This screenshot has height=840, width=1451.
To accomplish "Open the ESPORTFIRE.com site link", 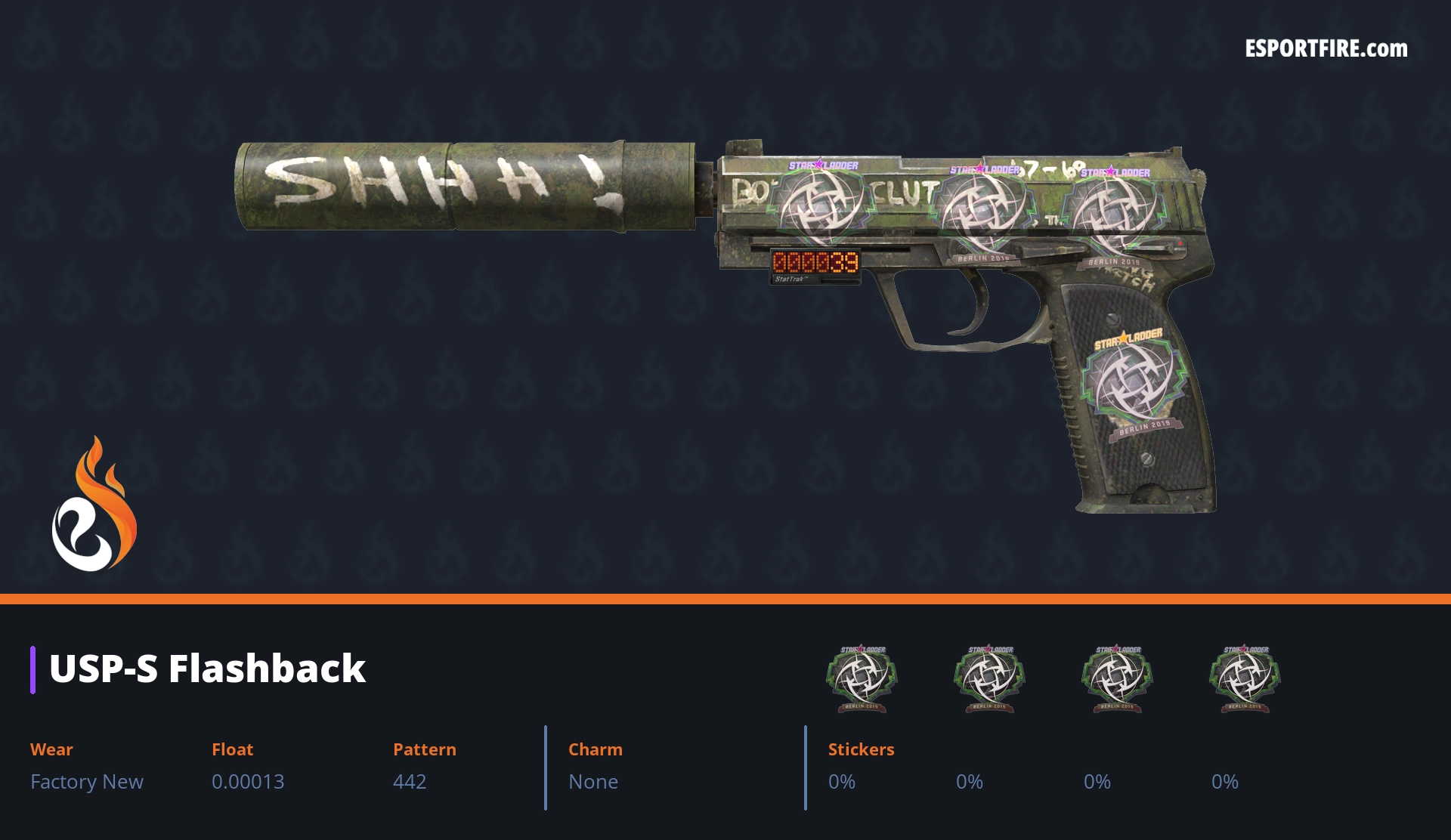I will point(1326,49).
